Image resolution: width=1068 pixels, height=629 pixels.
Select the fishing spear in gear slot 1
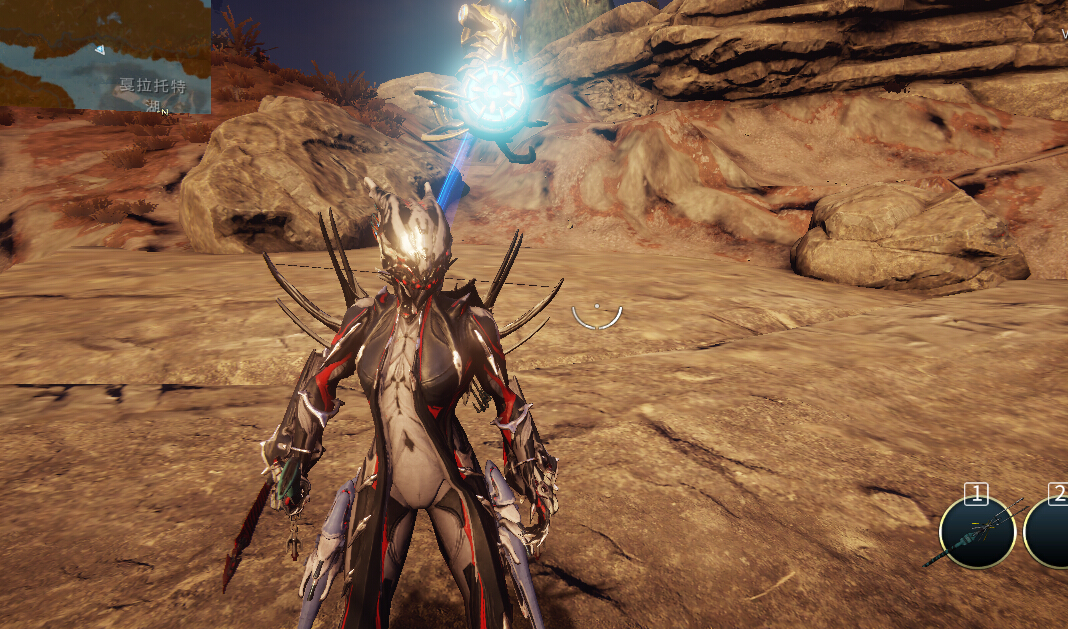977,532
